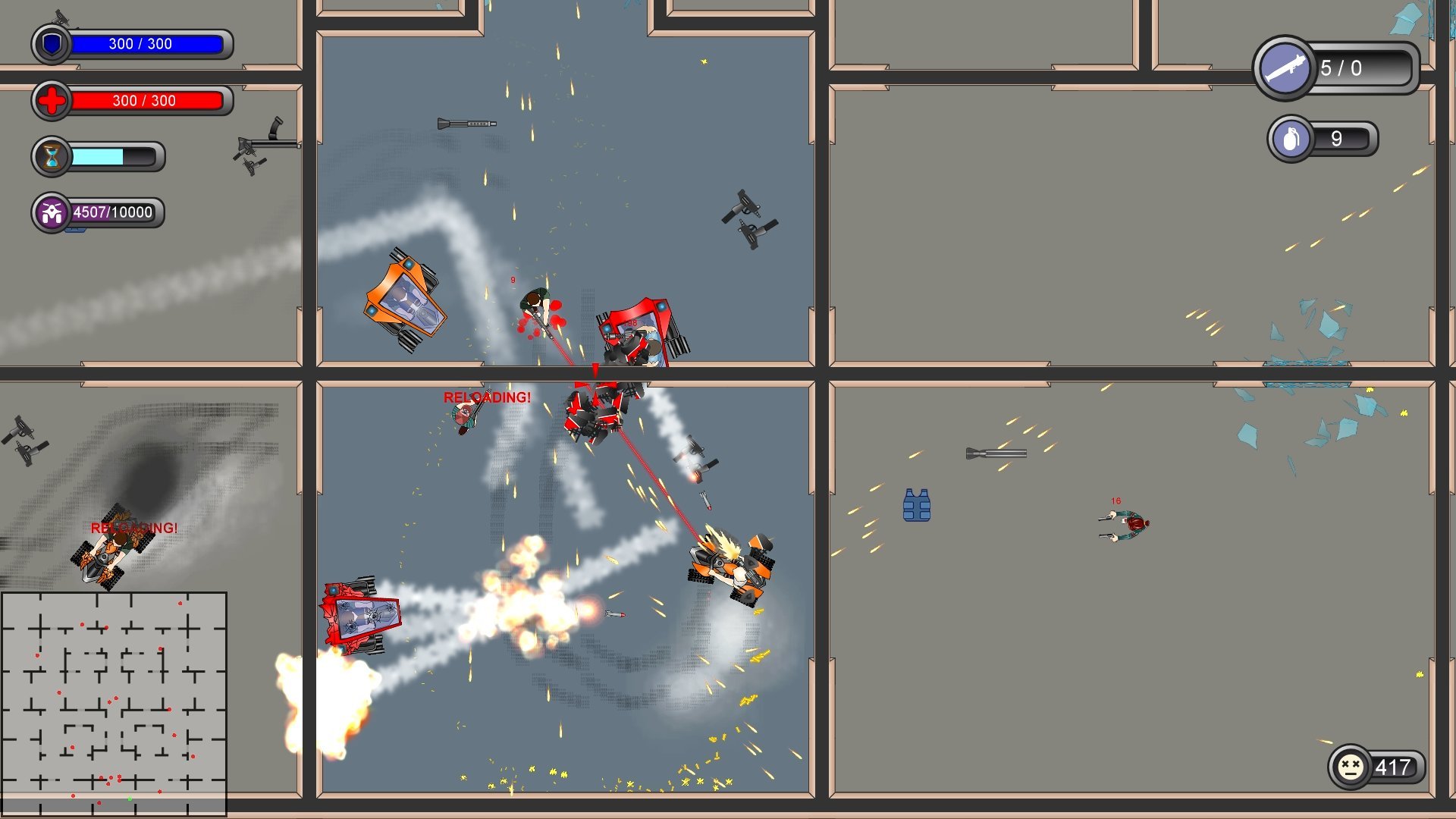Image resolution: width=1456 pixels, height=819 pixels.
Task: Click the 5 / 0 ammo counter
Action: [x=1341, y=69]
